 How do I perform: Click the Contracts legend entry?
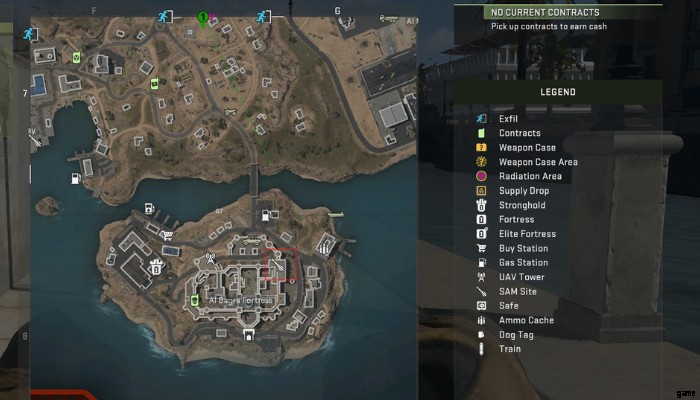click(519, 133)
